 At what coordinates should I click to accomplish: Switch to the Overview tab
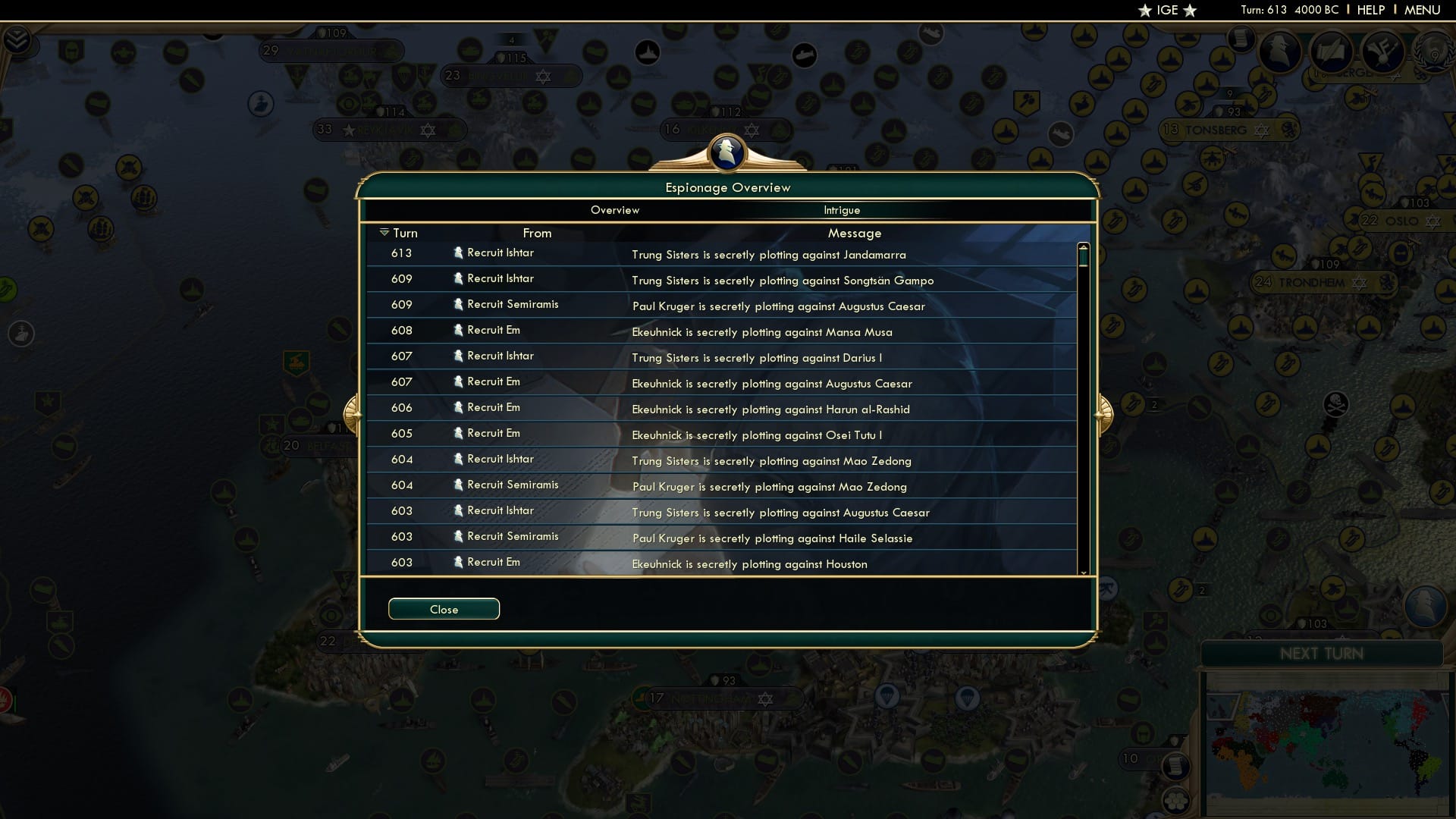(615, 210)
